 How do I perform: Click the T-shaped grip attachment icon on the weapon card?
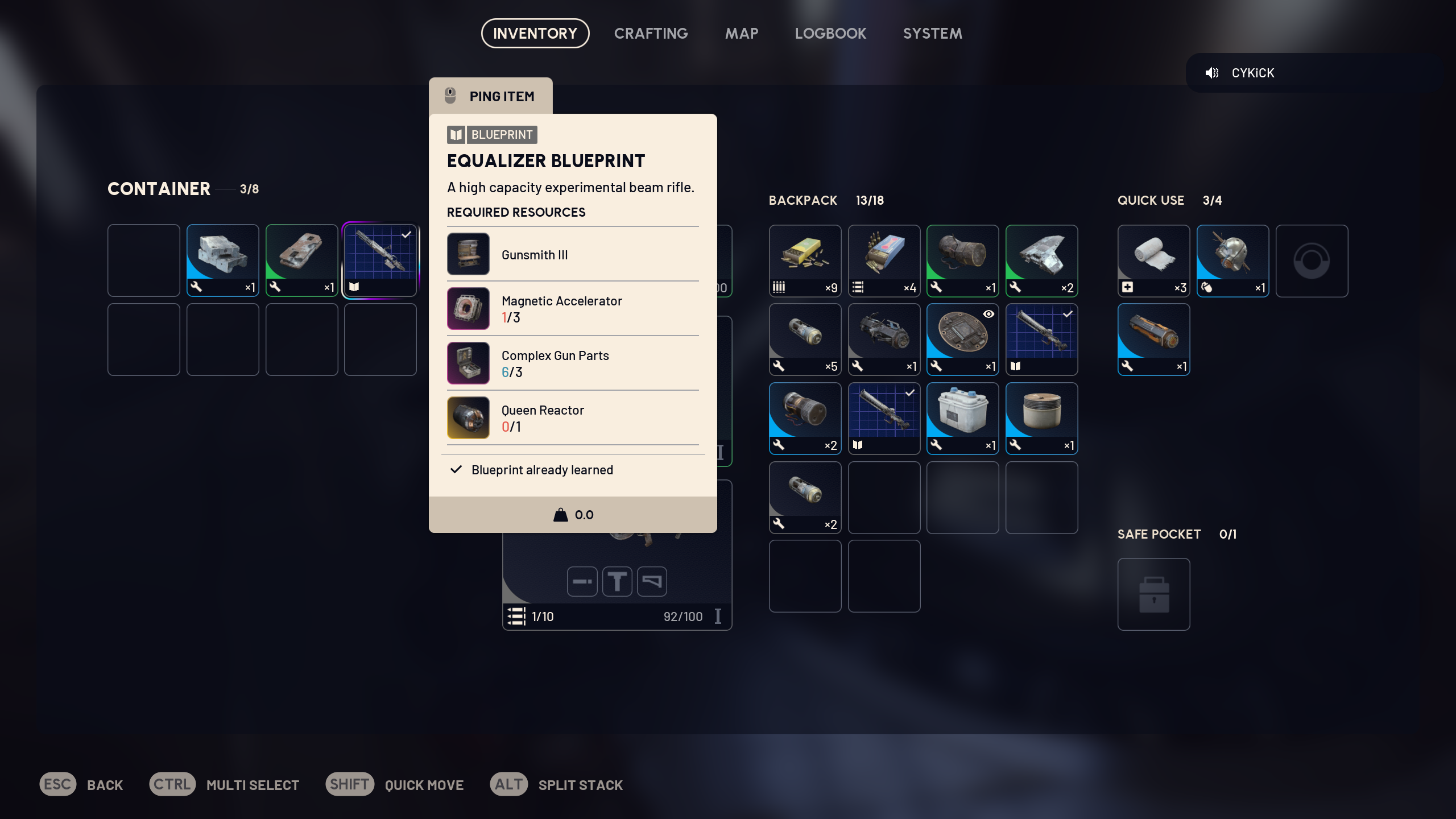618,581
